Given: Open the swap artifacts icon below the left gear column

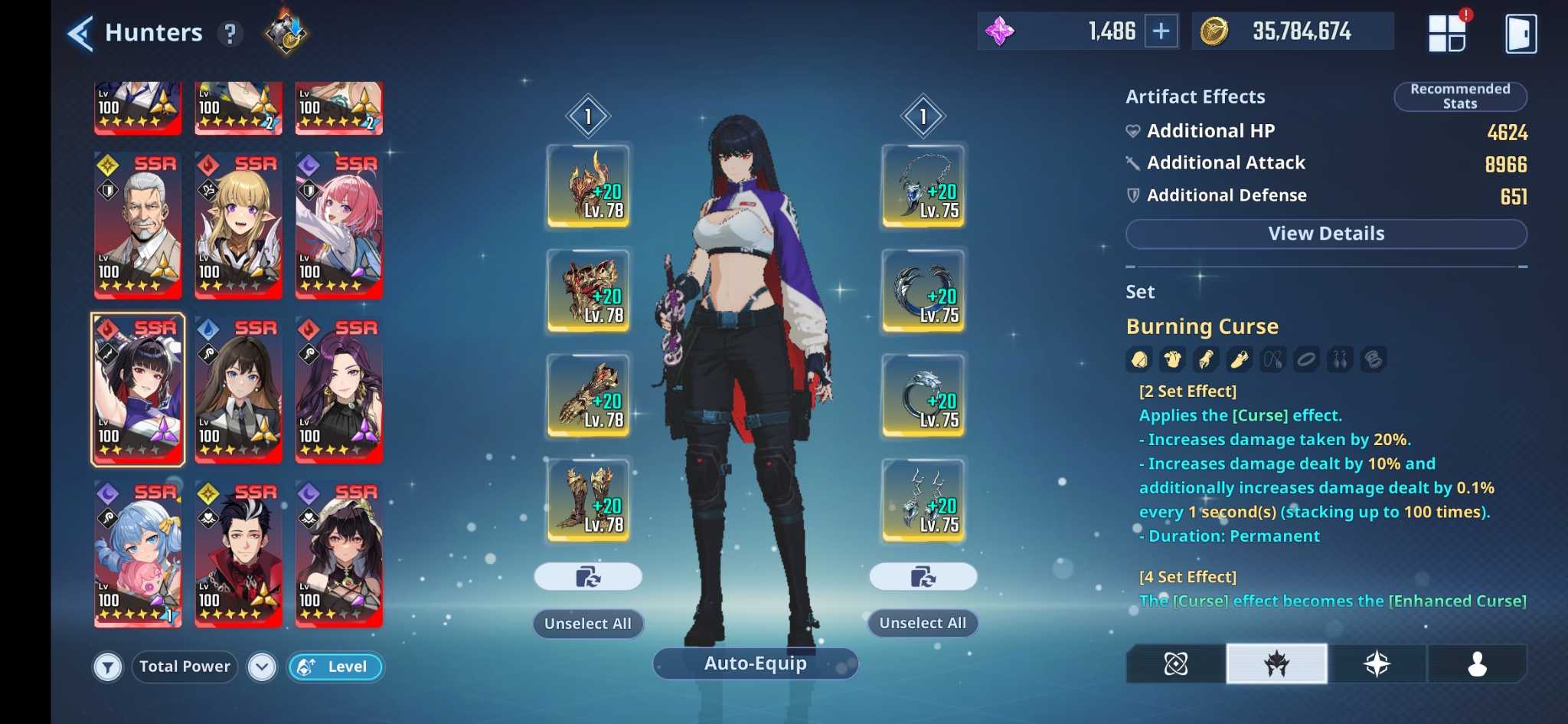Looking at the screenshot, I should click(588, 576).
